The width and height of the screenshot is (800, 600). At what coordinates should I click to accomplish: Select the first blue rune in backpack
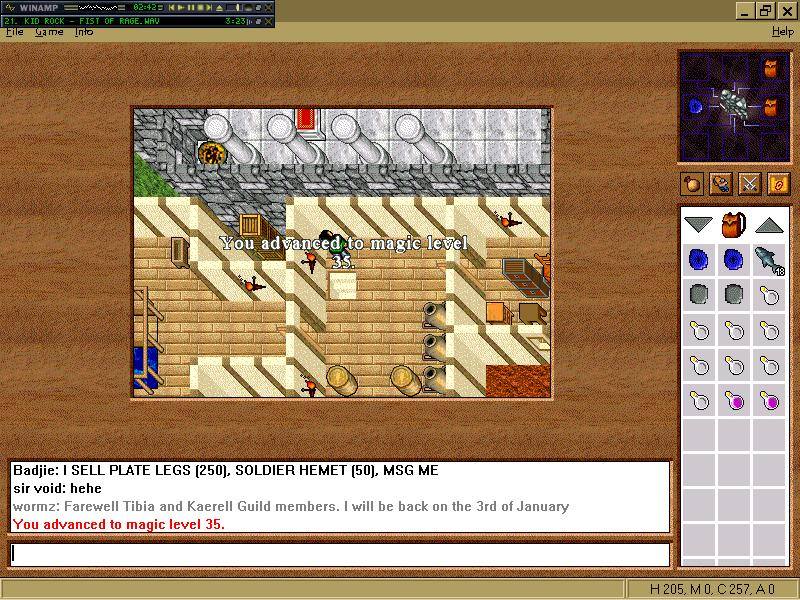pos(699,260)
